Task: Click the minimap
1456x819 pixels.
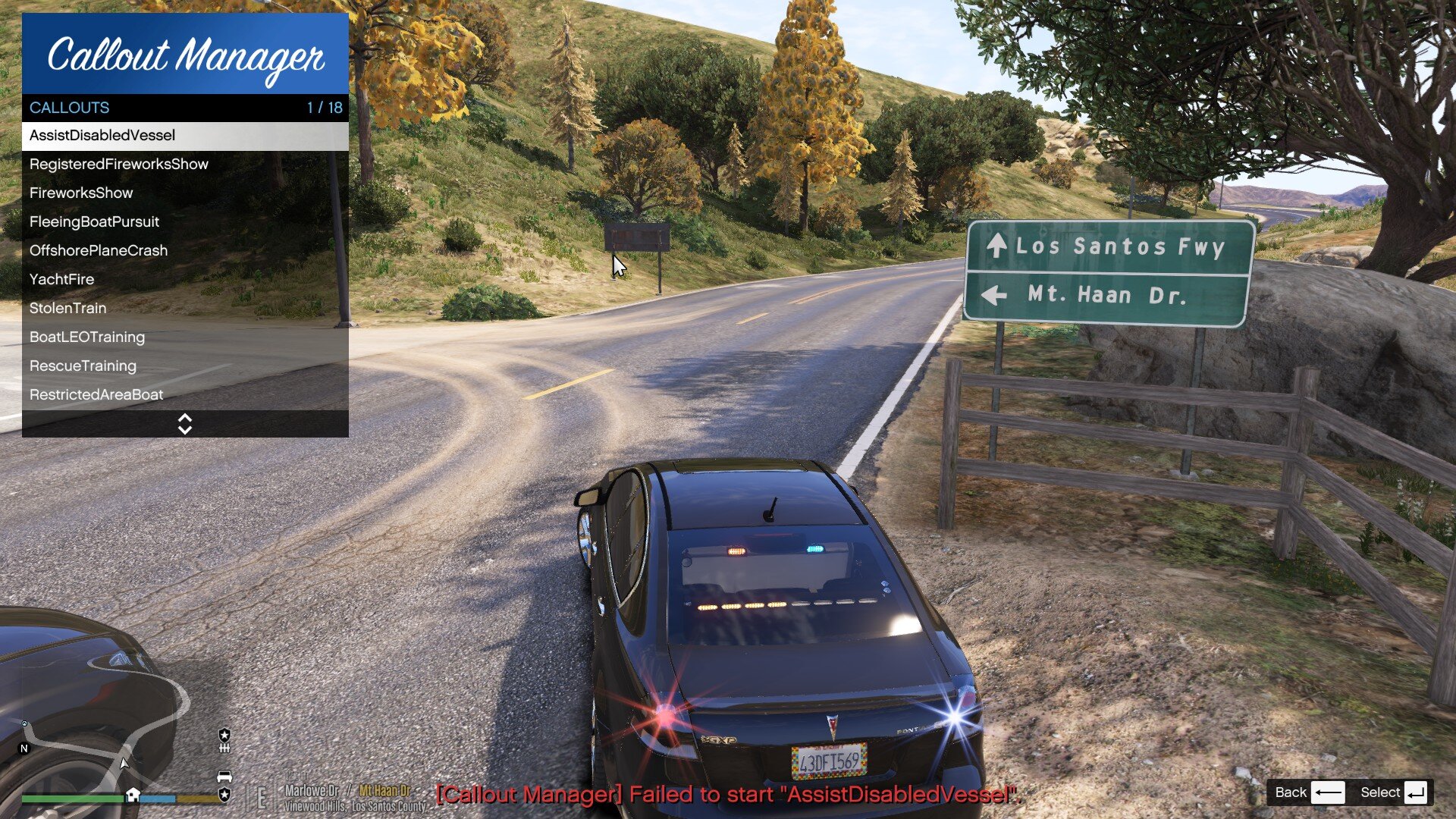Action: (106, 751)
